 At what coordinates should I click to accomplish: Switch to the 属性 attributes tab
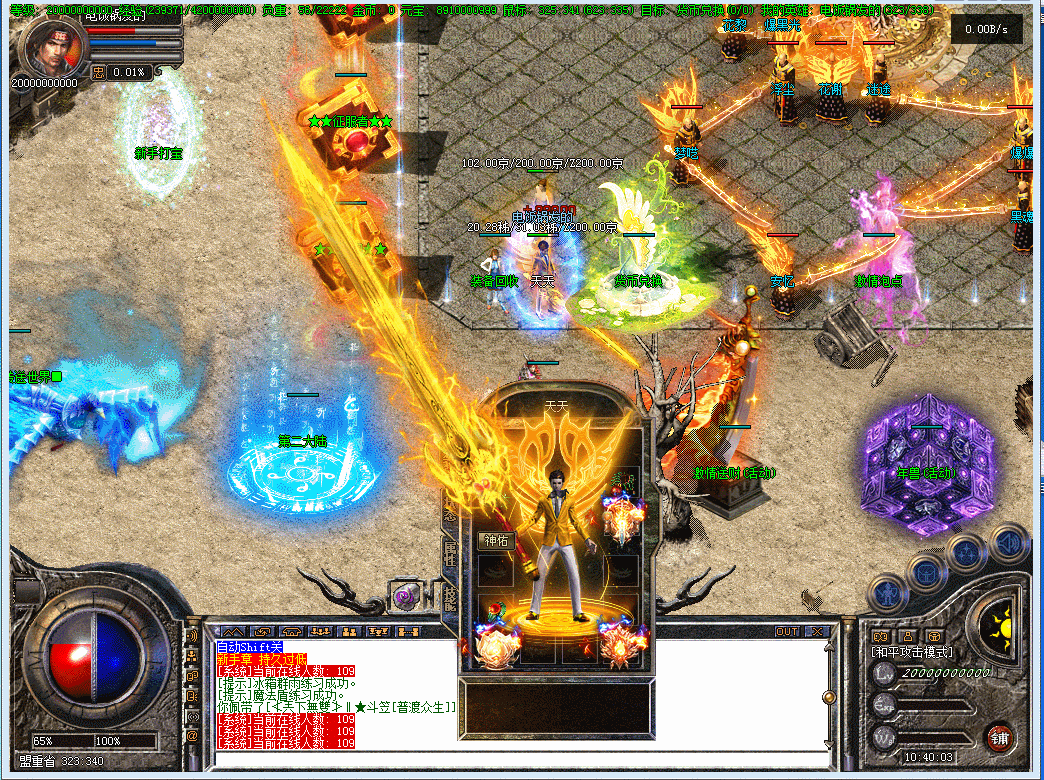pos(450,553)
